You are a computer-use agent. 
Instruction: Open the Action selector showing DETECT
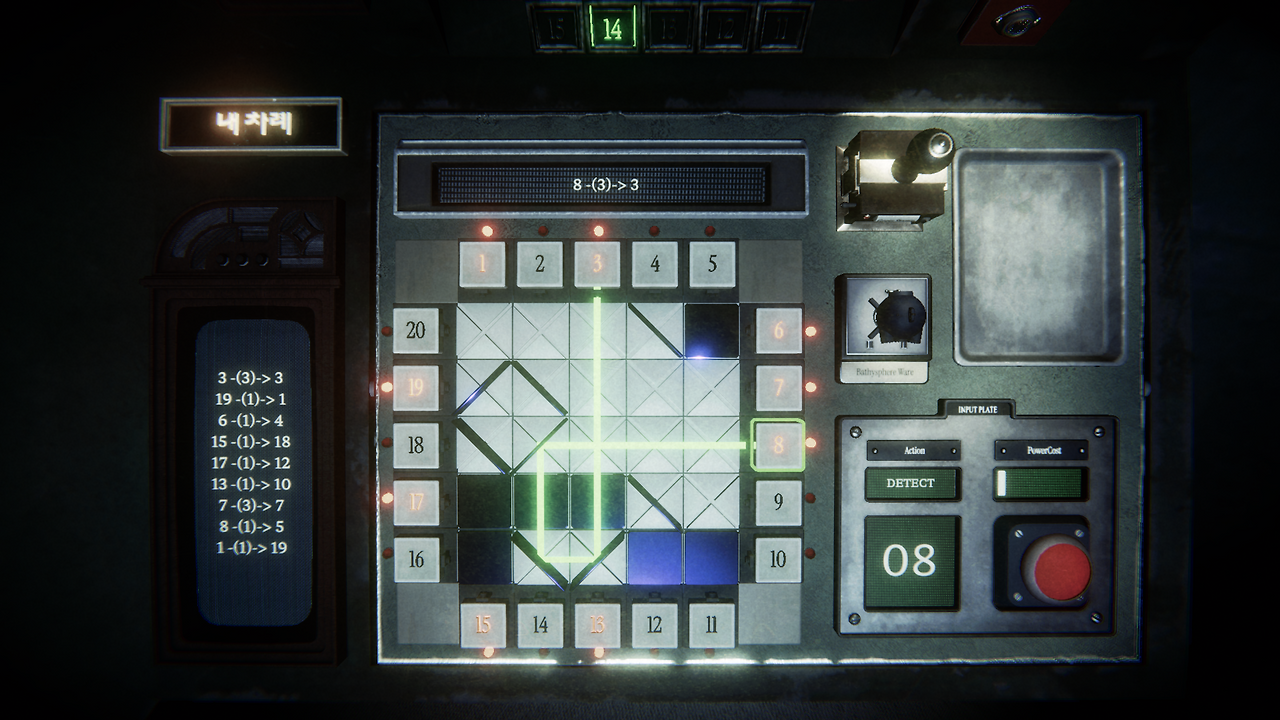913,484
